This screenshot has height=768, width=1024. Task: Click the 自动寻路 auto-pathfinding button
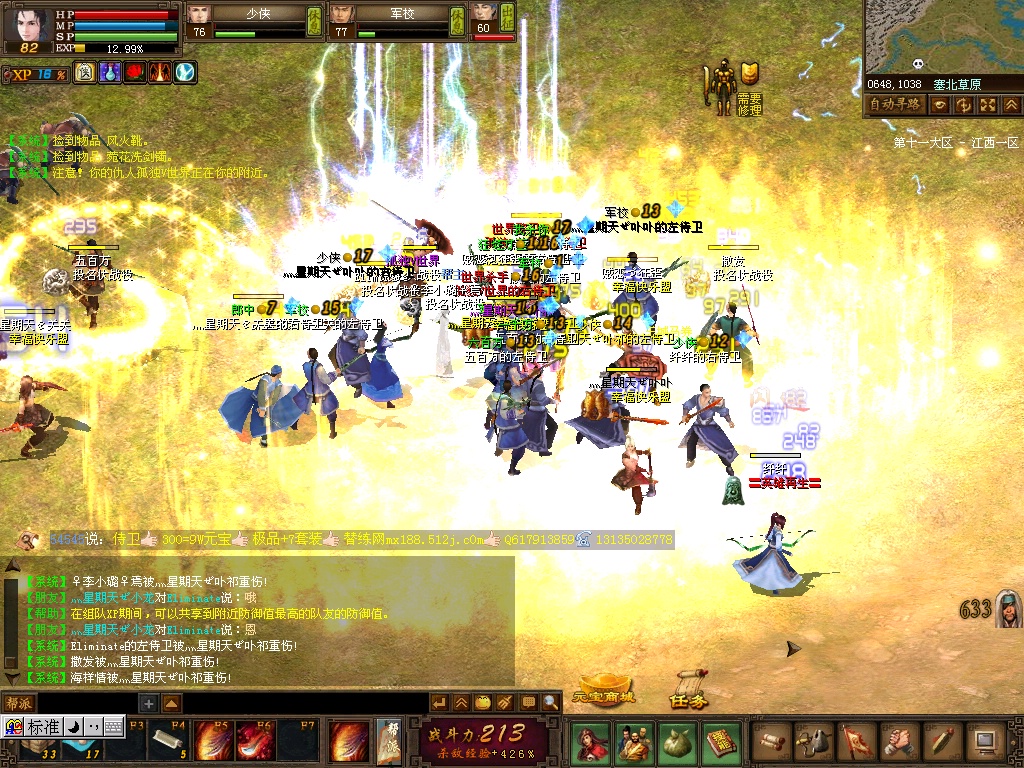click(895, 104)
